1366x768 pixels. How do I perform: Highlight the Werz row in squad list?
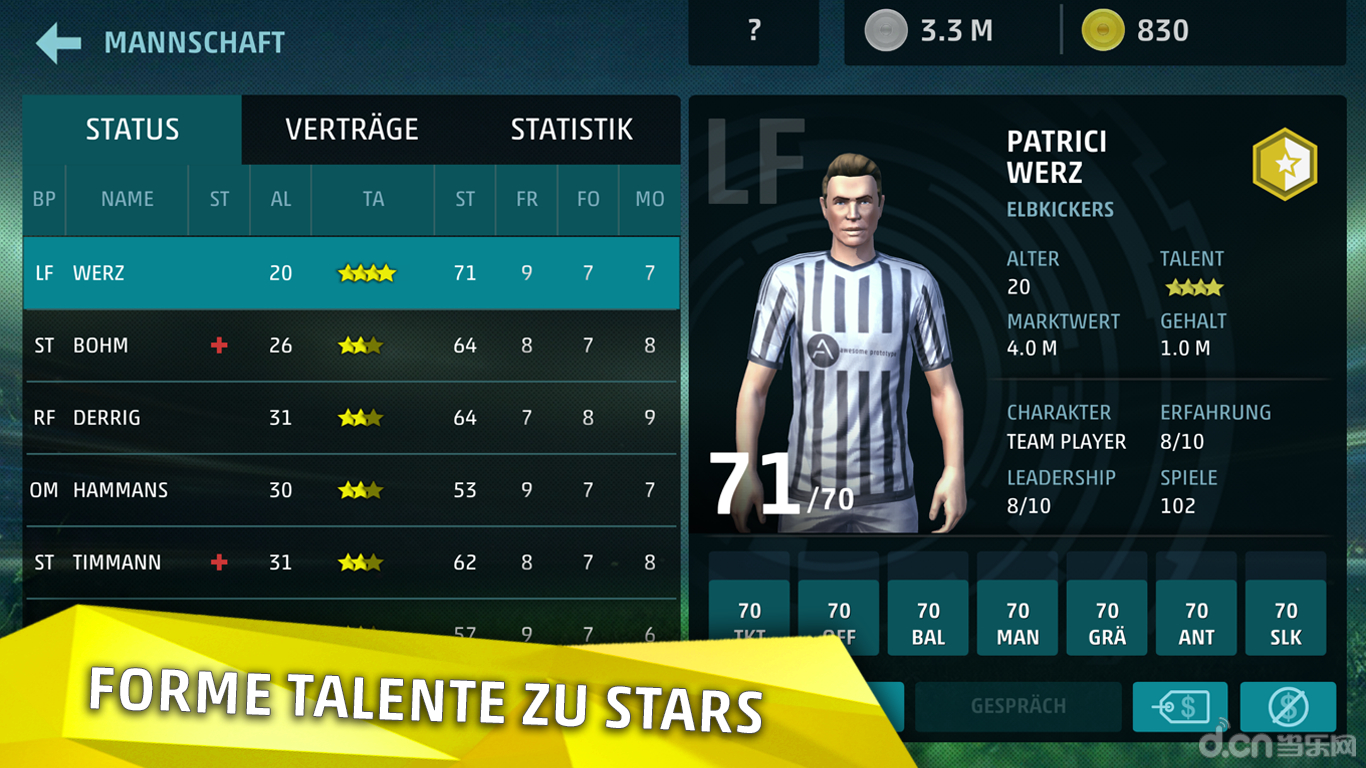tap(350, 273)
